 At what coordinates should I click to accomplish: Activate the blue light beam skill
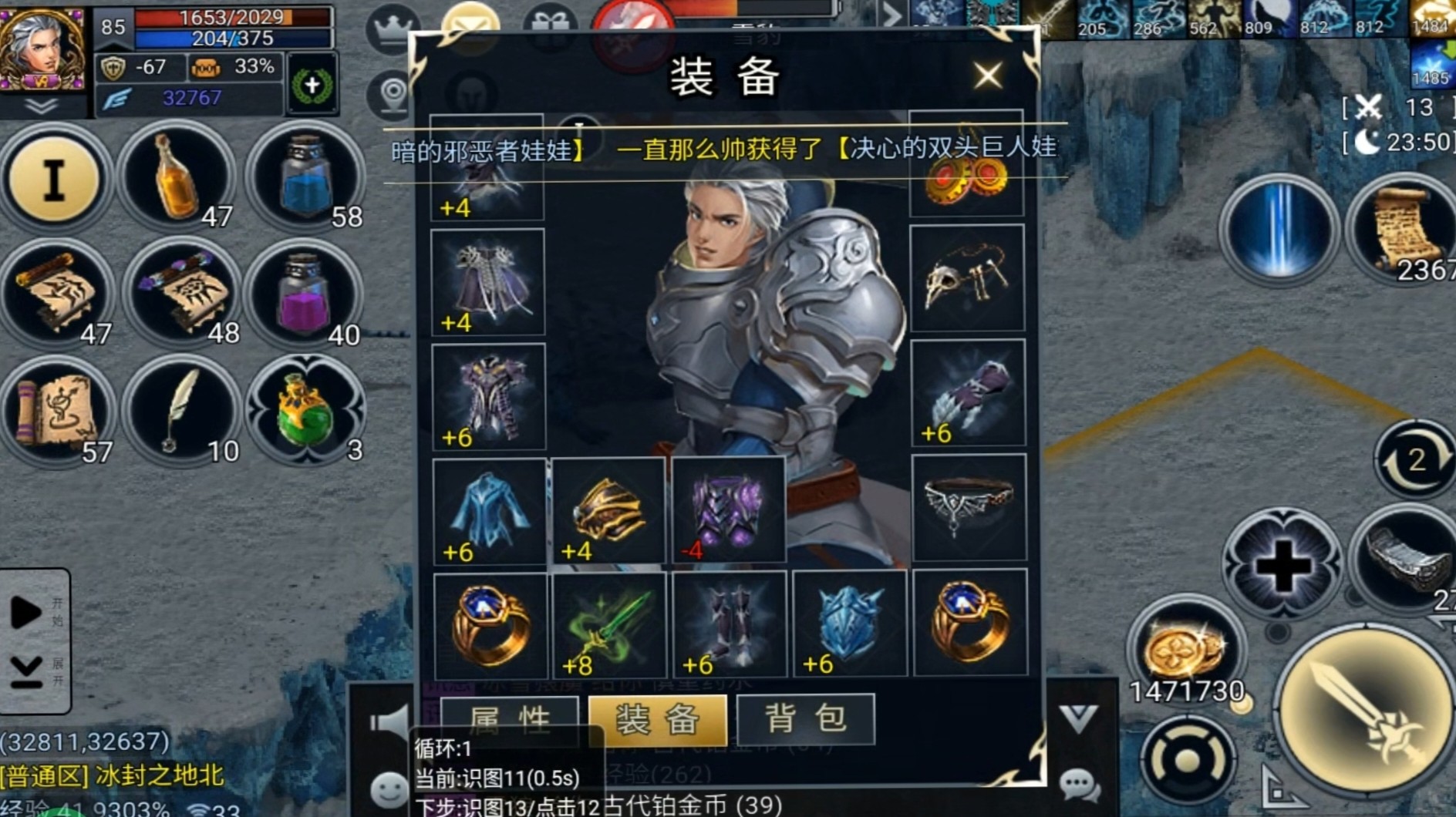coord(1279,230)
